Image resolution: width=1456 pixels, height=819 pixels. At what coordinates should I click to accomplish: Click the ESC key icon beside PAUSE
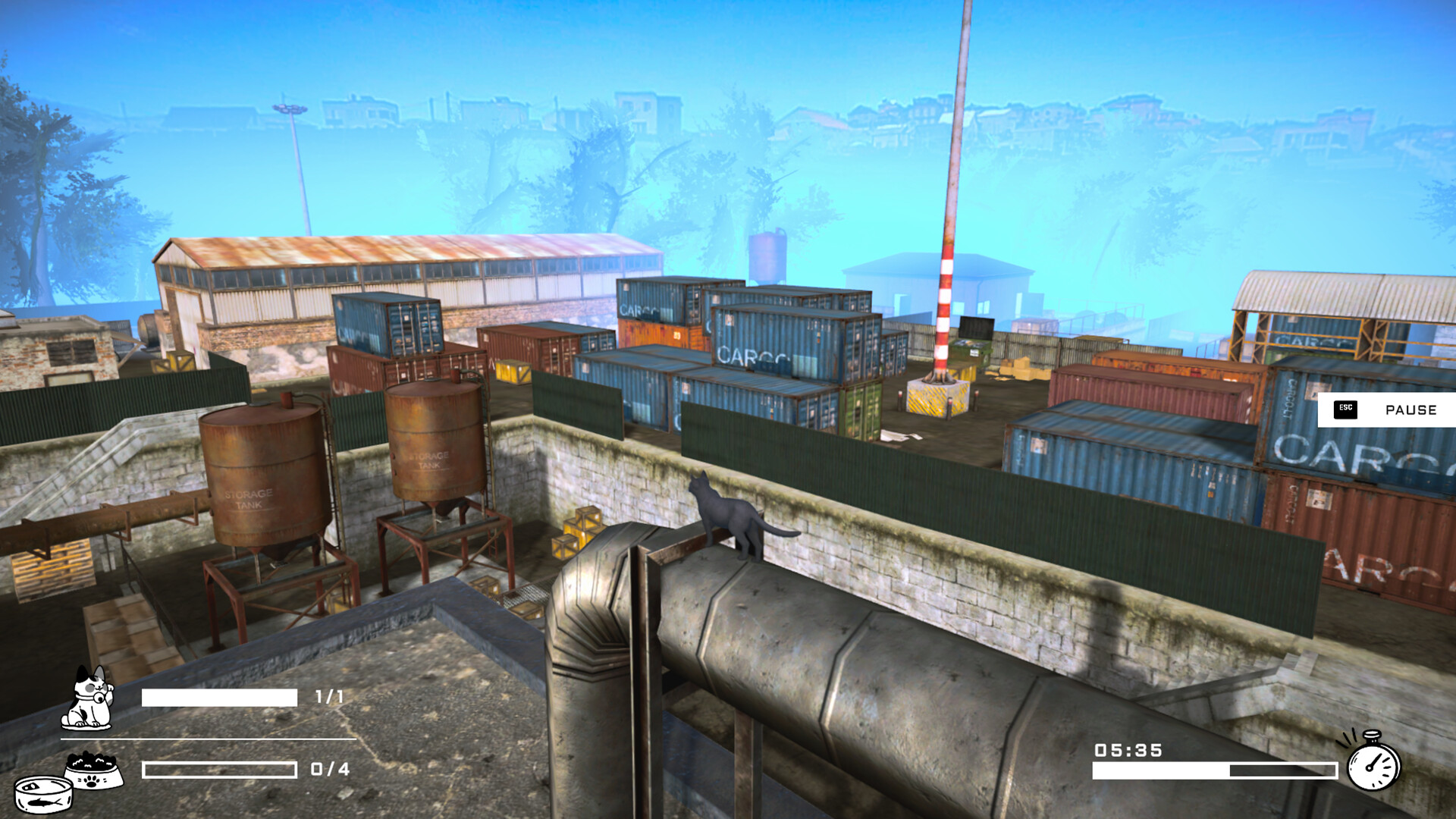(x=1346, y=410)
